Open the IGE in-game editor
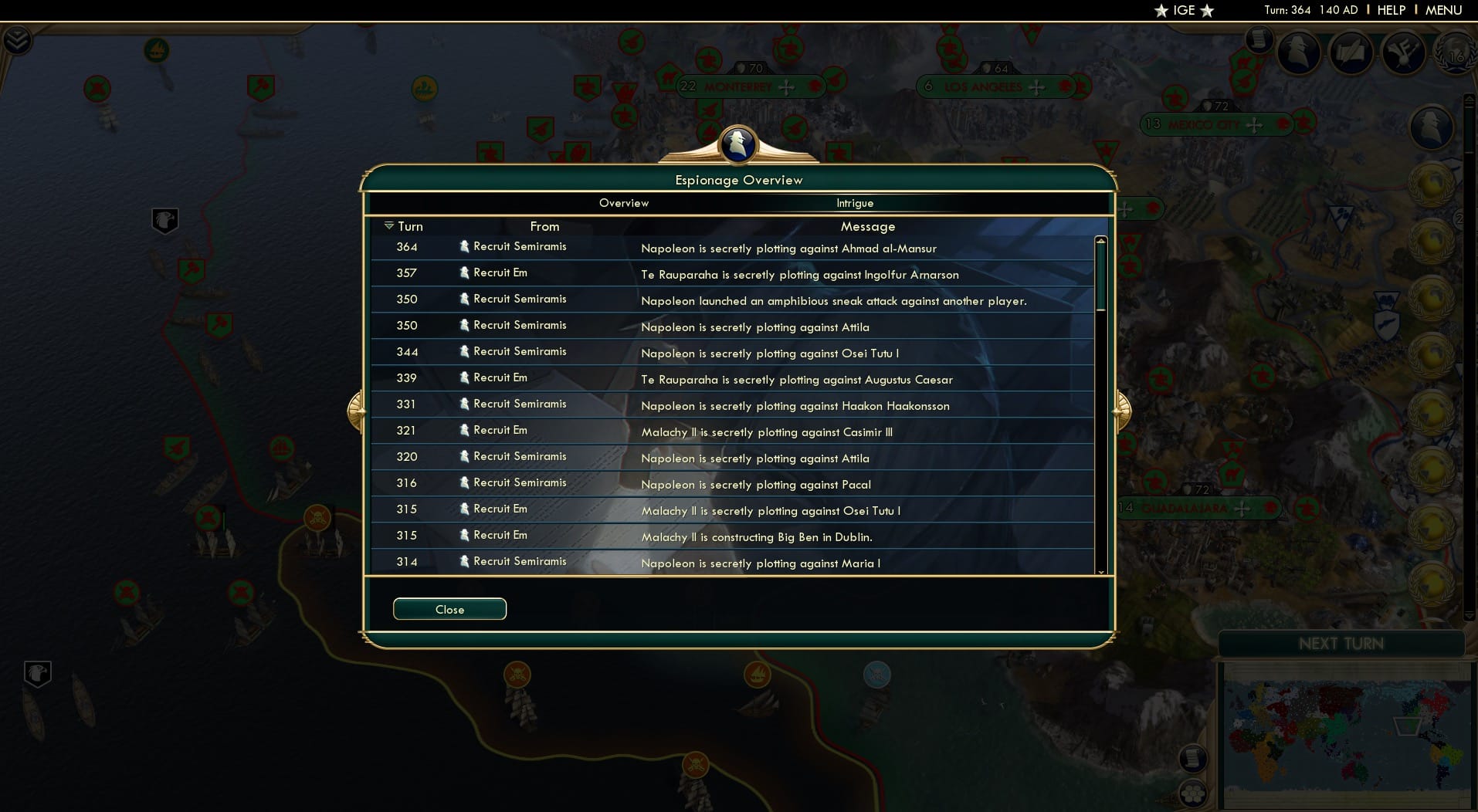This screenshot has height=812, width=1478. [1182, 11]
